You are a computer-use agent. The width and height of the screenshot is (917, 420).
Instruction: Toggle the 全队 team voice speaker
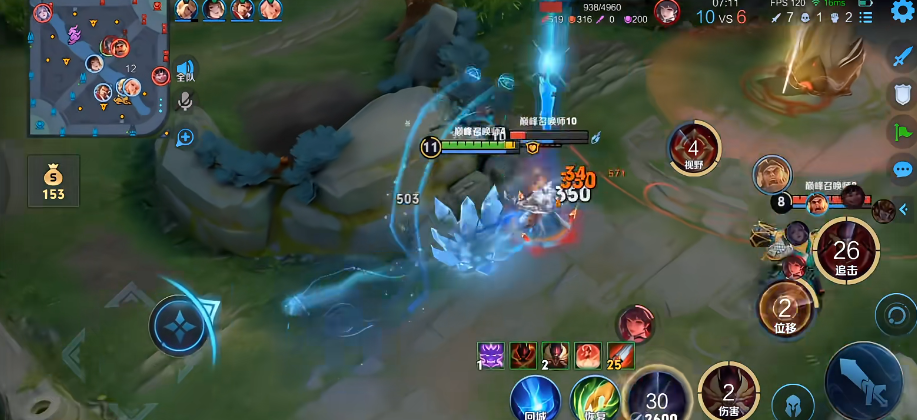(186, 70)
